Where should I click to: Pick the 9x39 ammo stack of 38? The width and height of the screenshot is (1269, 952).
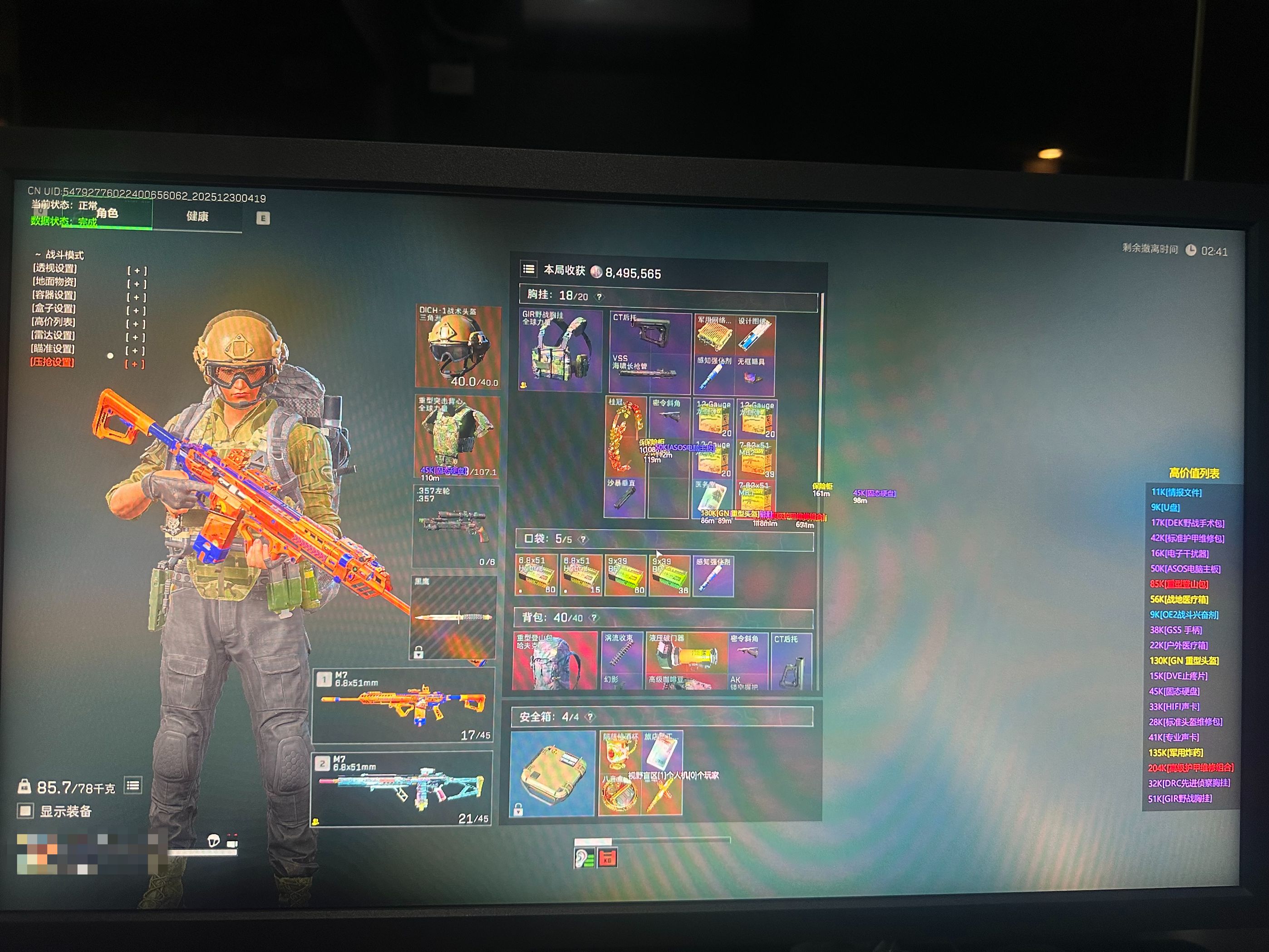tap(670, 575)
